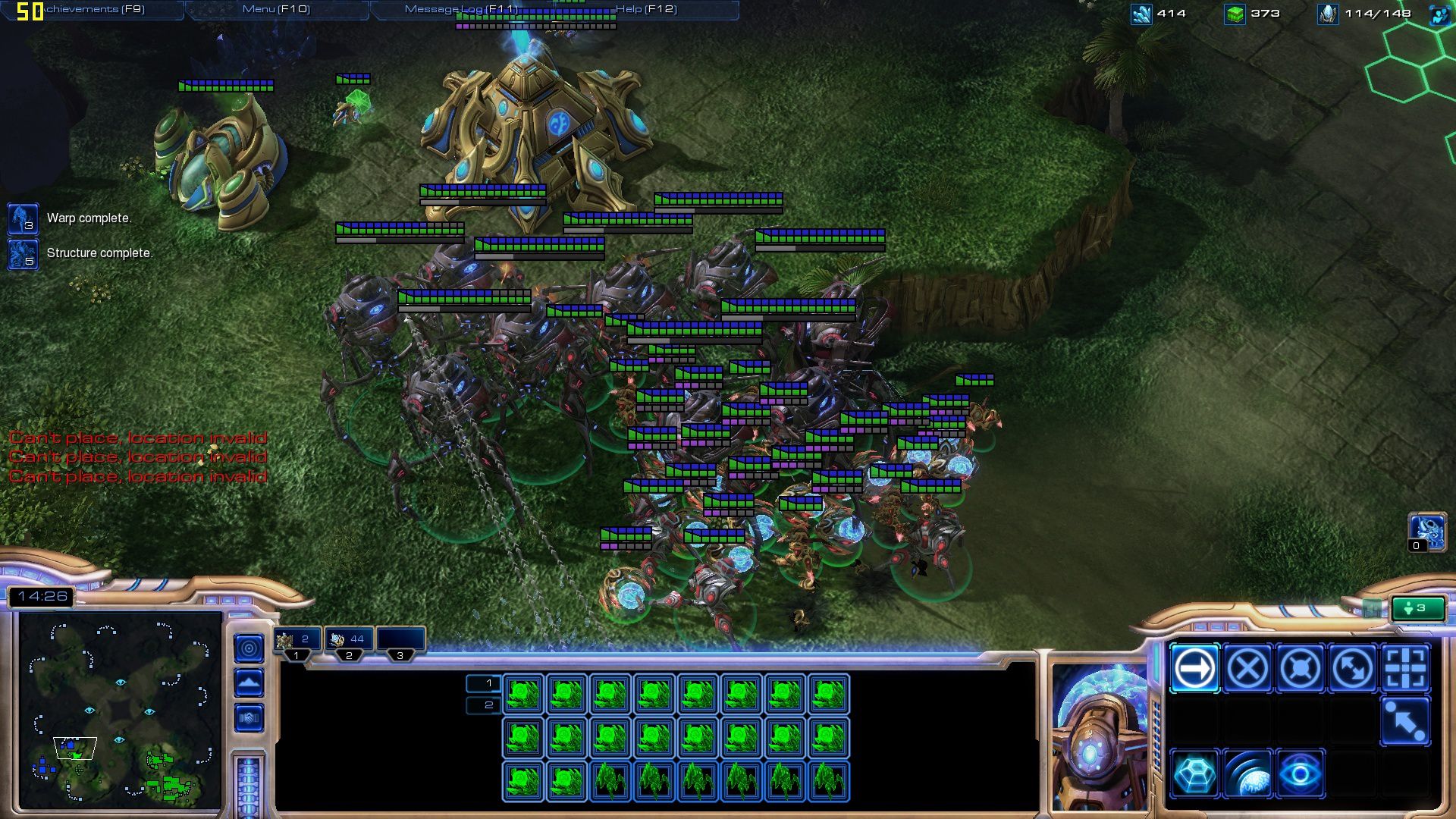This screenshot has width=1456, height=819.
Task: Select control group 2 with 44 units
Action: pos(349,639)
